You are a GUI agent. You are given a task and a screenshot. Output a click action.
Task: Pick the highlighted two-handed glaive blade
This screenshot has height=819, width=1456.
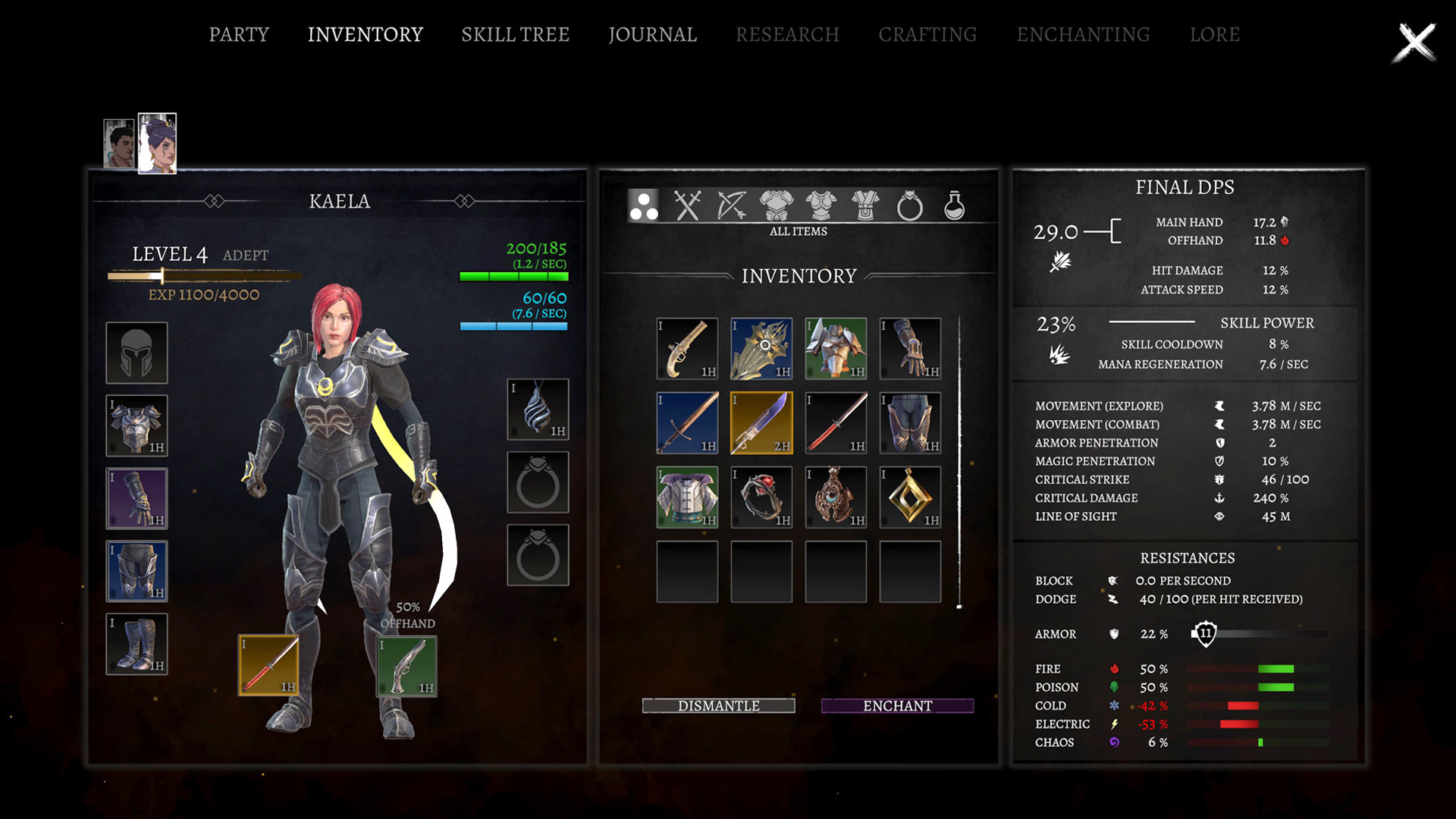(761, 423)
